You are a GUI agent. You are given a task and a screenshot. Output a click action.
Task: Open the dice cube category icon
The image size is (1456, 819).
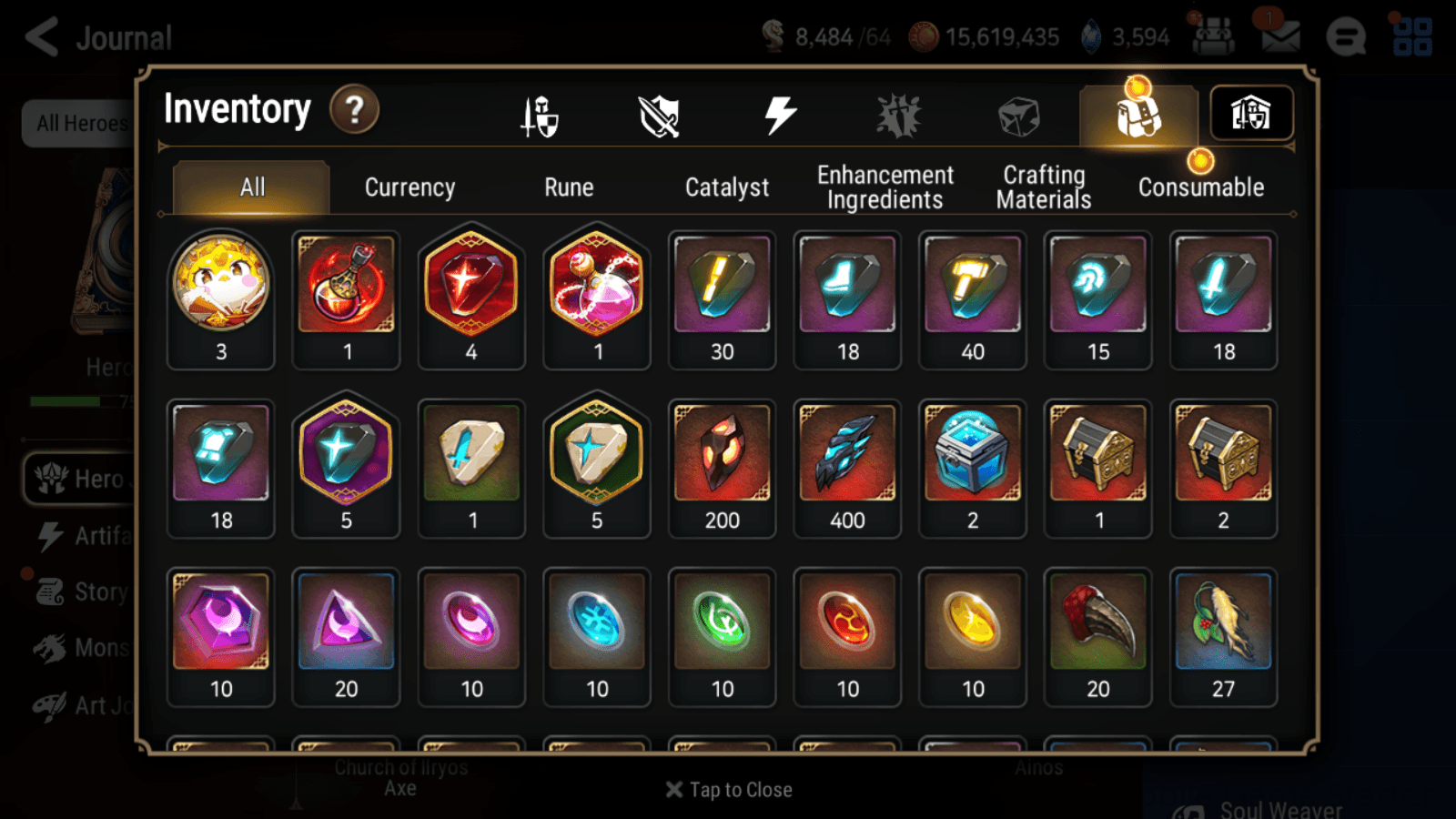coord(1017,115)
